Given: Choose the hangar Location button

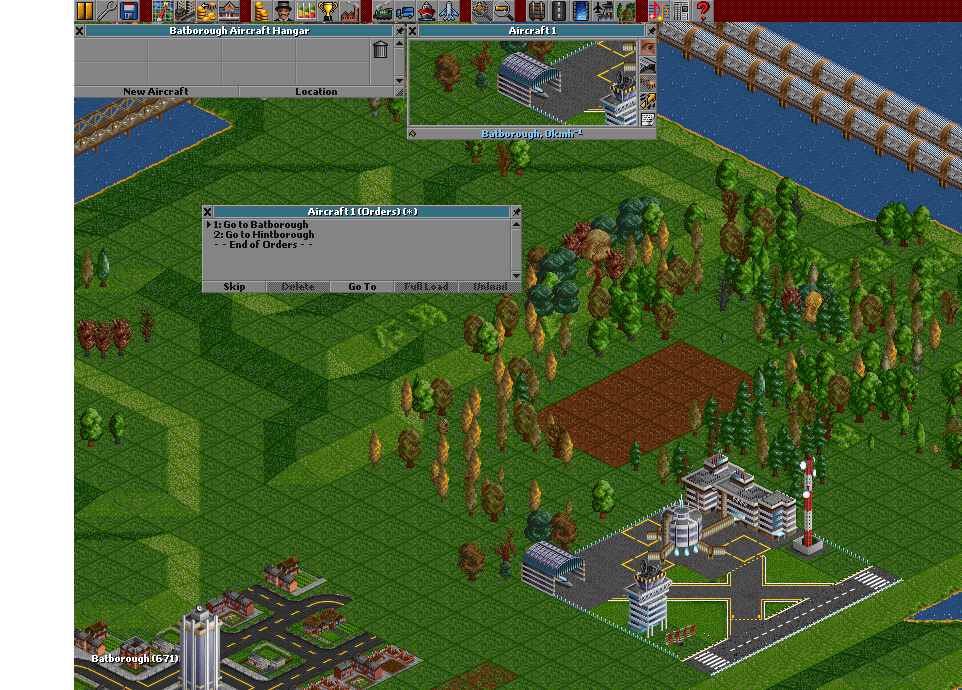Looking at the screenshot, I should (316, 91).
